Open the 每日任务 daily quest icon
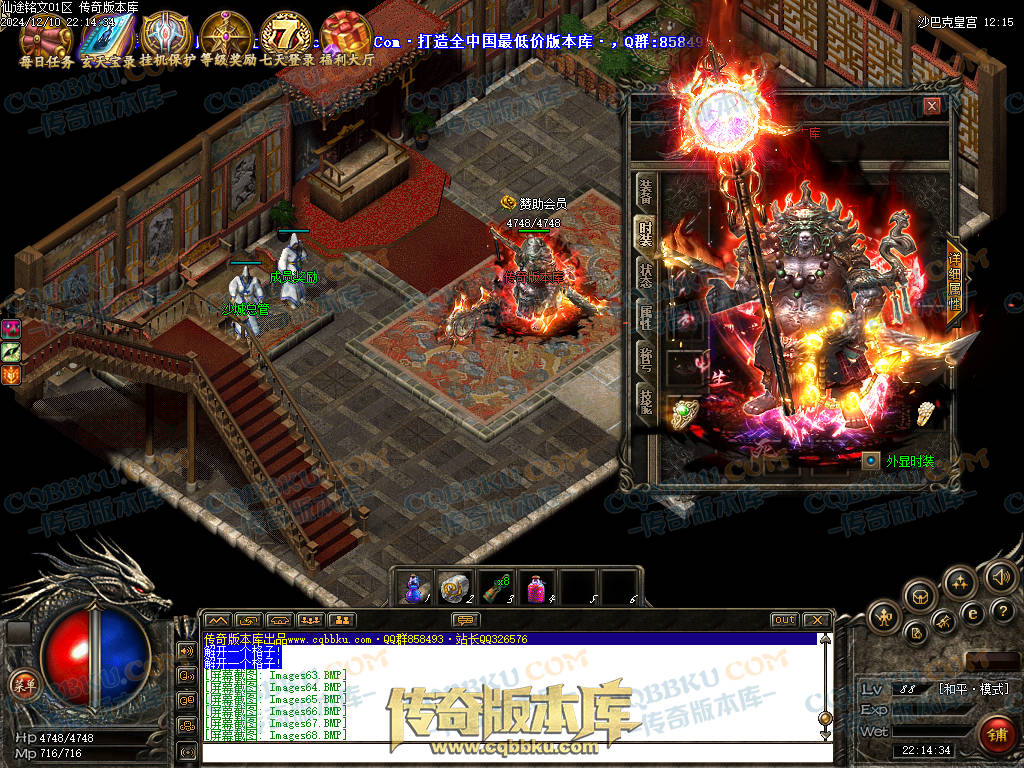 click(x=47, y=34)
